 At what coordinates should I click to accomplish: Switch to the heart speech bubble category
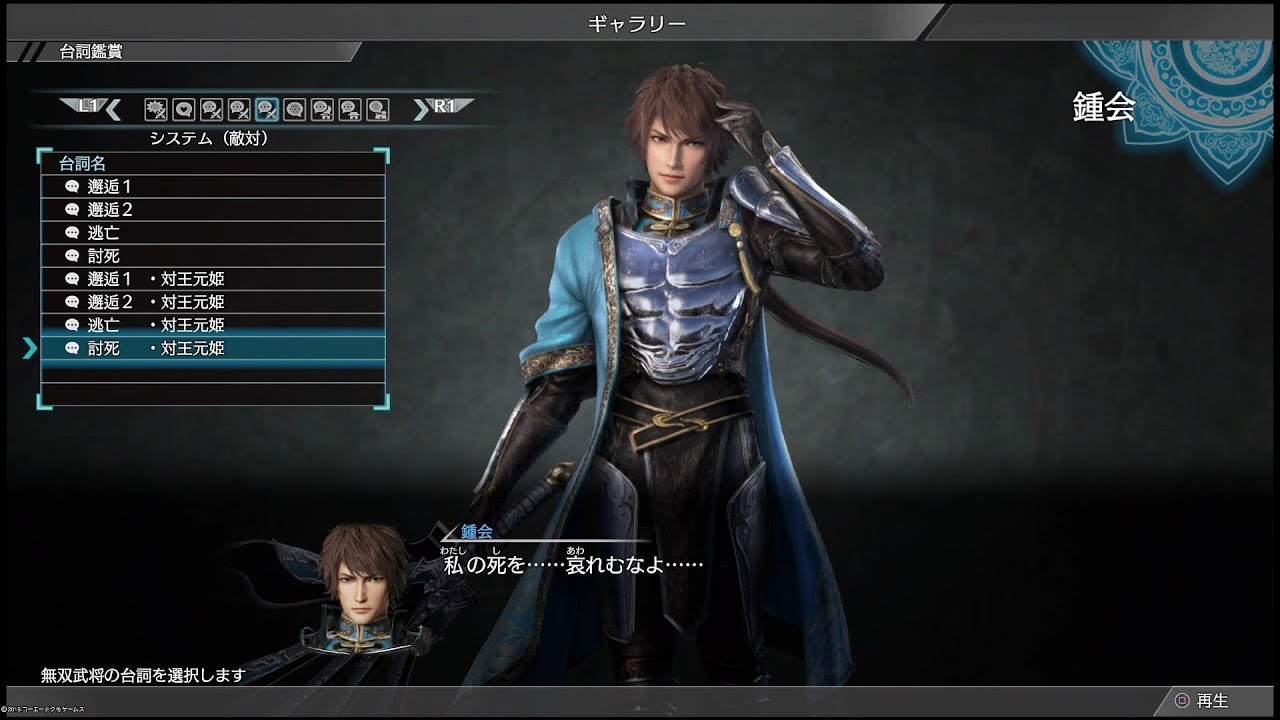click(183, 109)
